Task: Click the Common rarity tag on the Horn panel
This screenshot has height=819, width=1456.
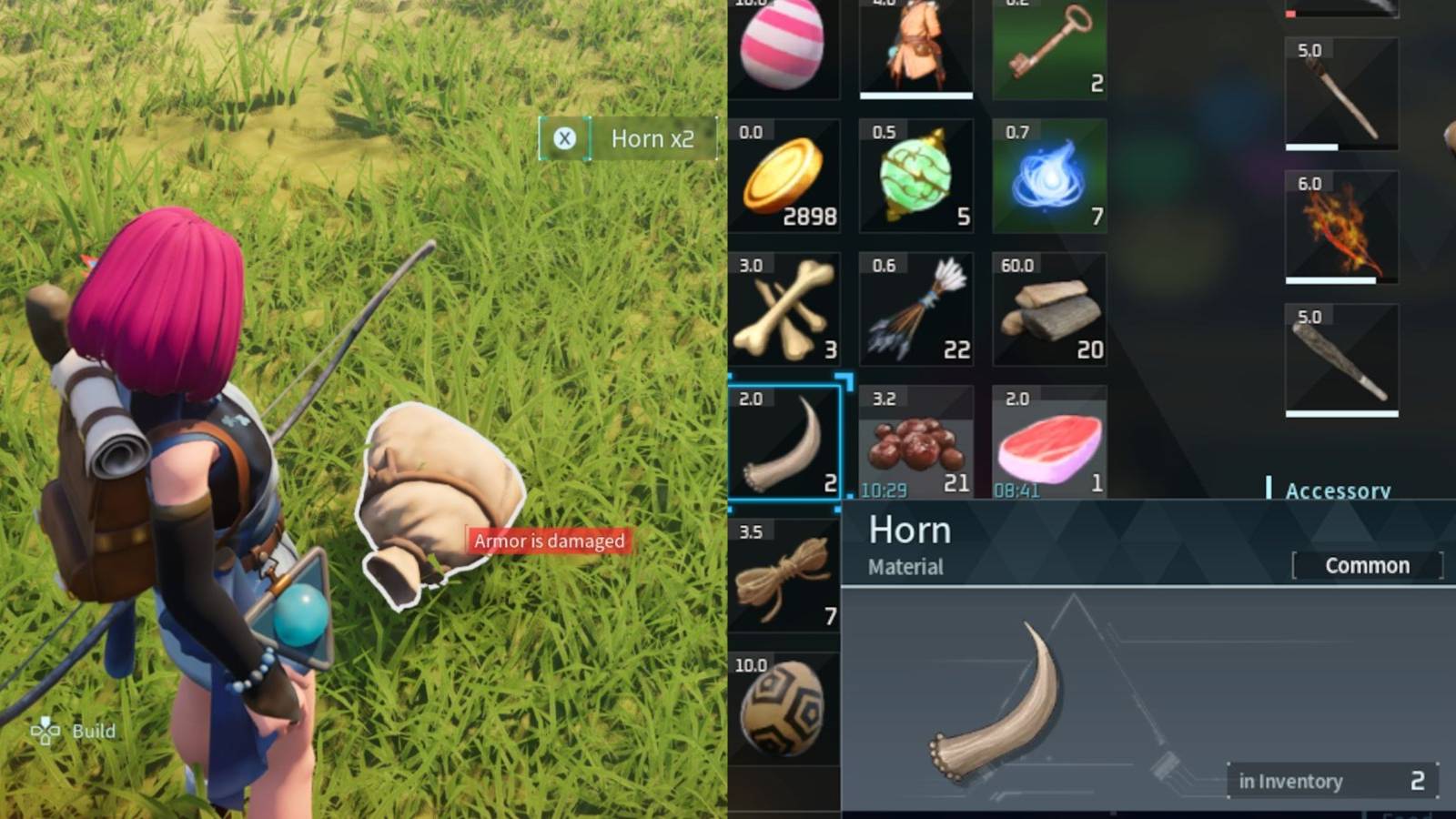Action: (1367, 565)
